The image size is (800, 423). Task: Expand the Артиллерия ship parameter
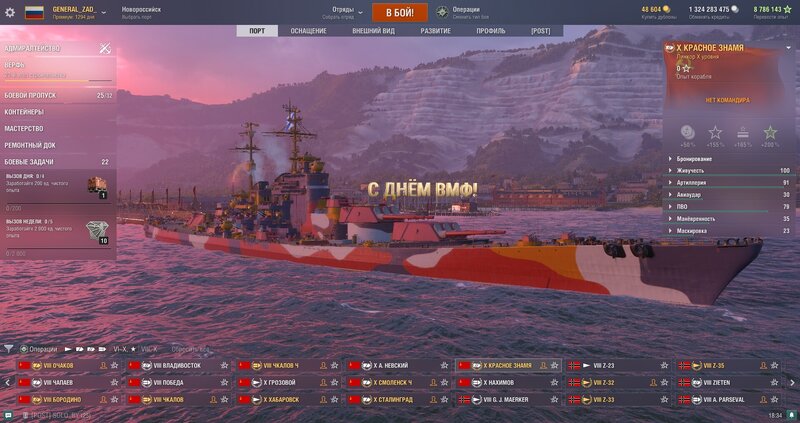[720, 183]
